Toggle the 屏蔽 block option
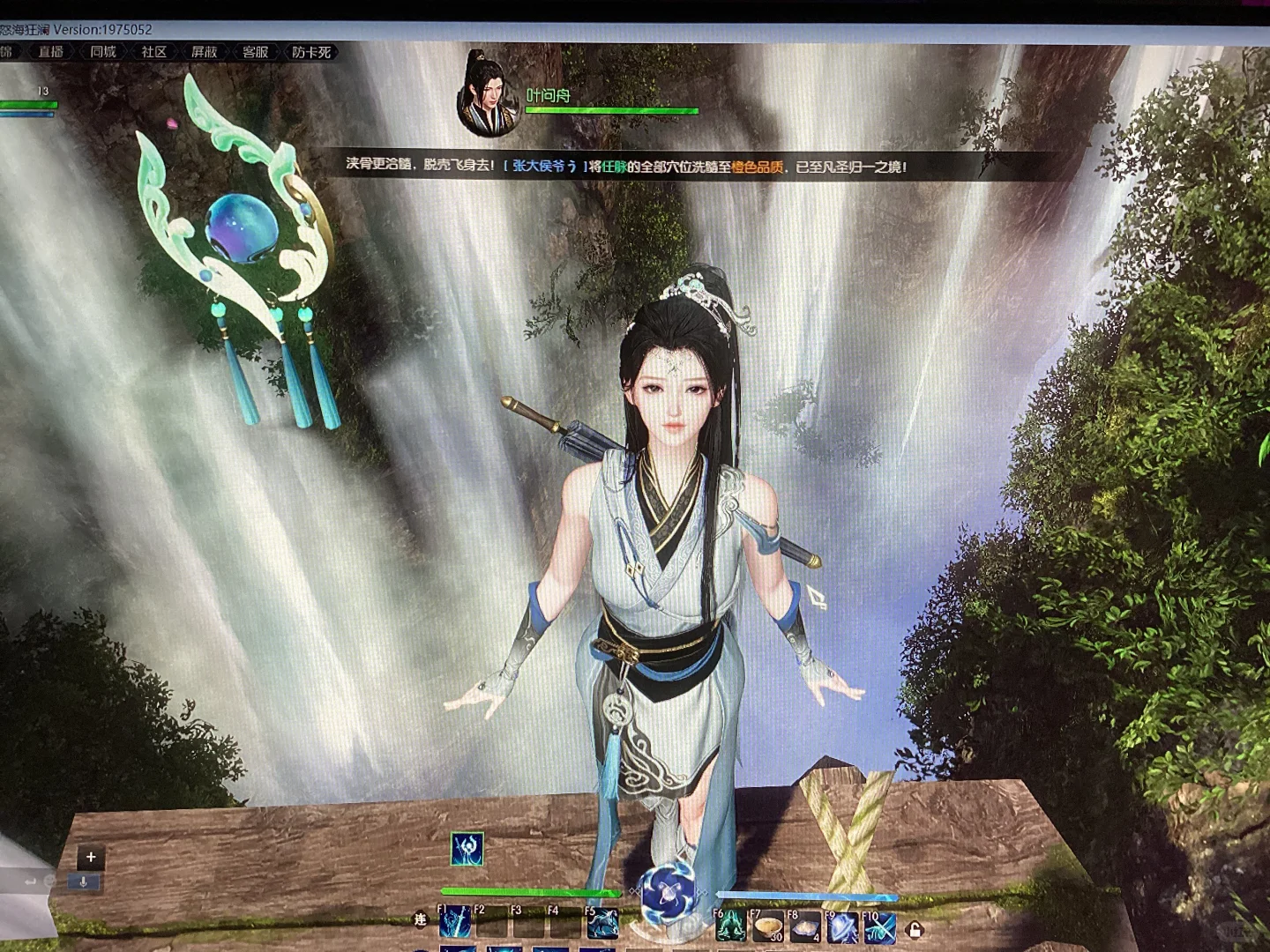Screen dimensions: 1270x952 205,52
